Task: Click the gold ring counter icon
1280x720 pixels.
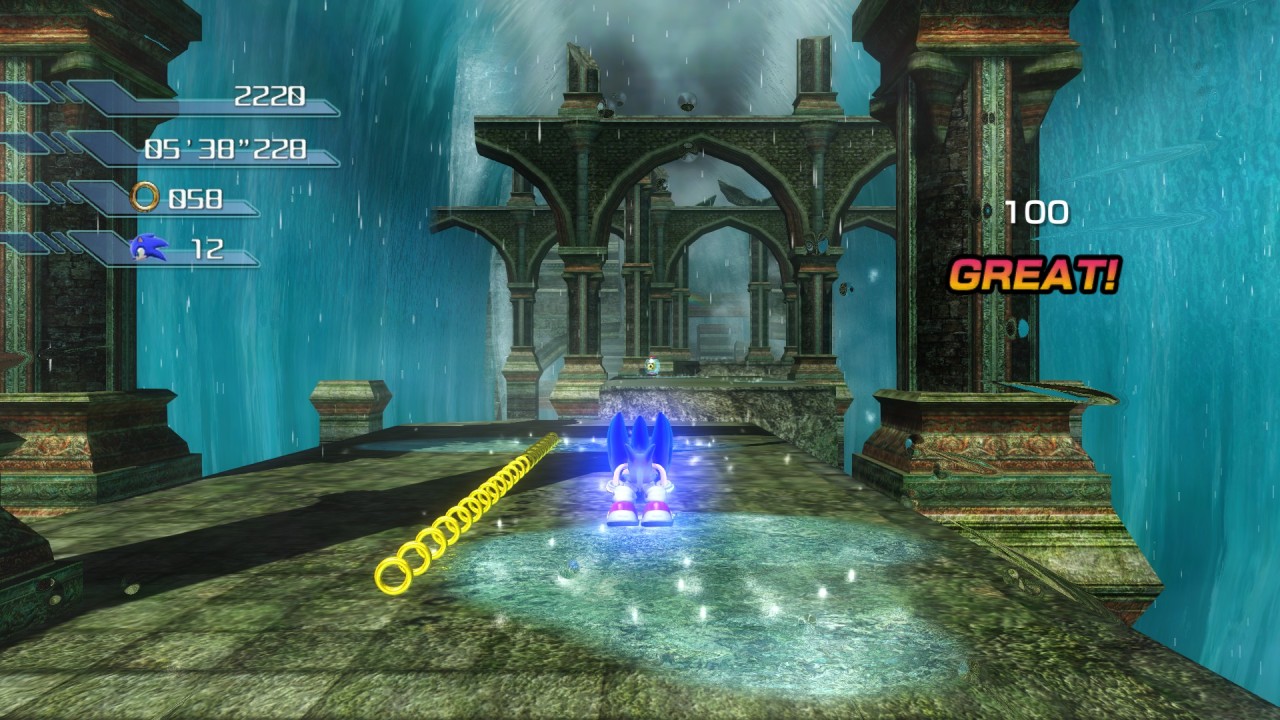Action: 145,197
